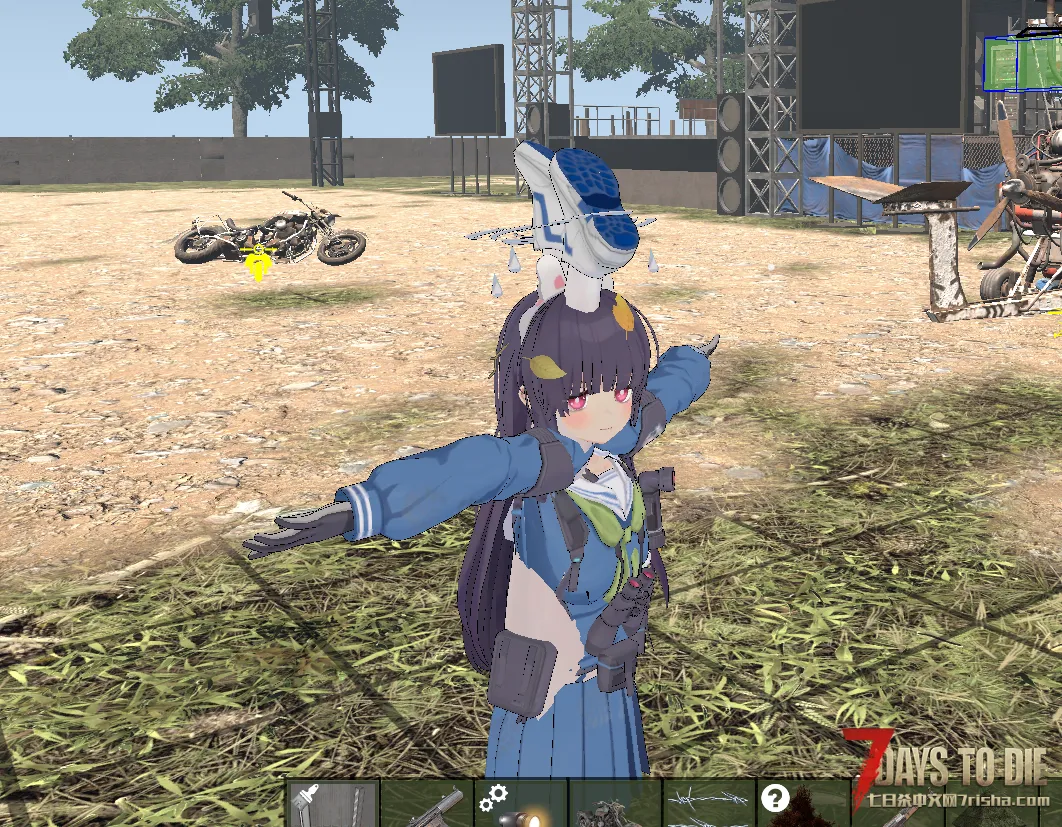Select the pistol hotbar slot

click(x=427, y=805)
